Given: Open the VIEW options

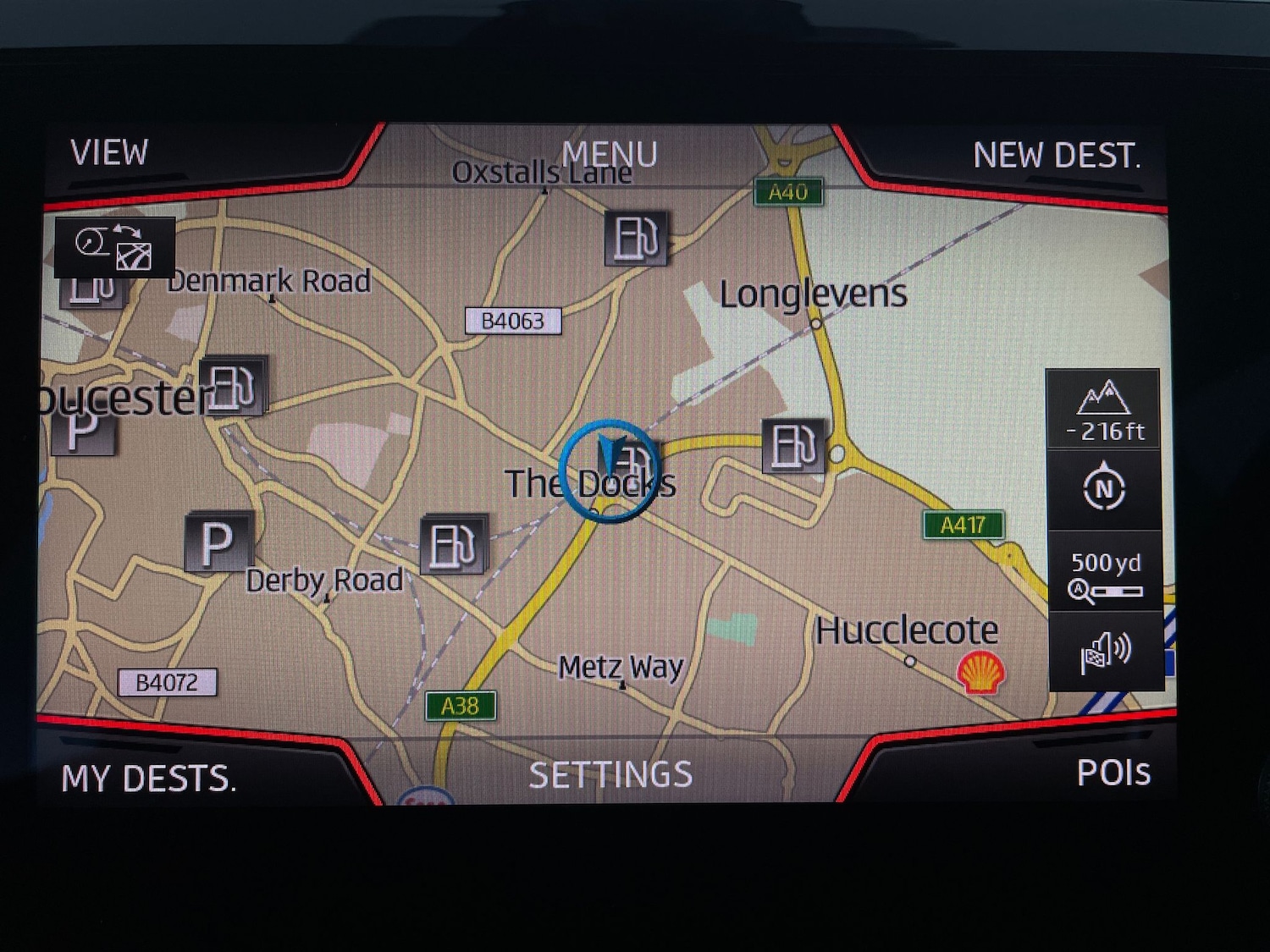Looking at the screenshot, I should point(110,153).
